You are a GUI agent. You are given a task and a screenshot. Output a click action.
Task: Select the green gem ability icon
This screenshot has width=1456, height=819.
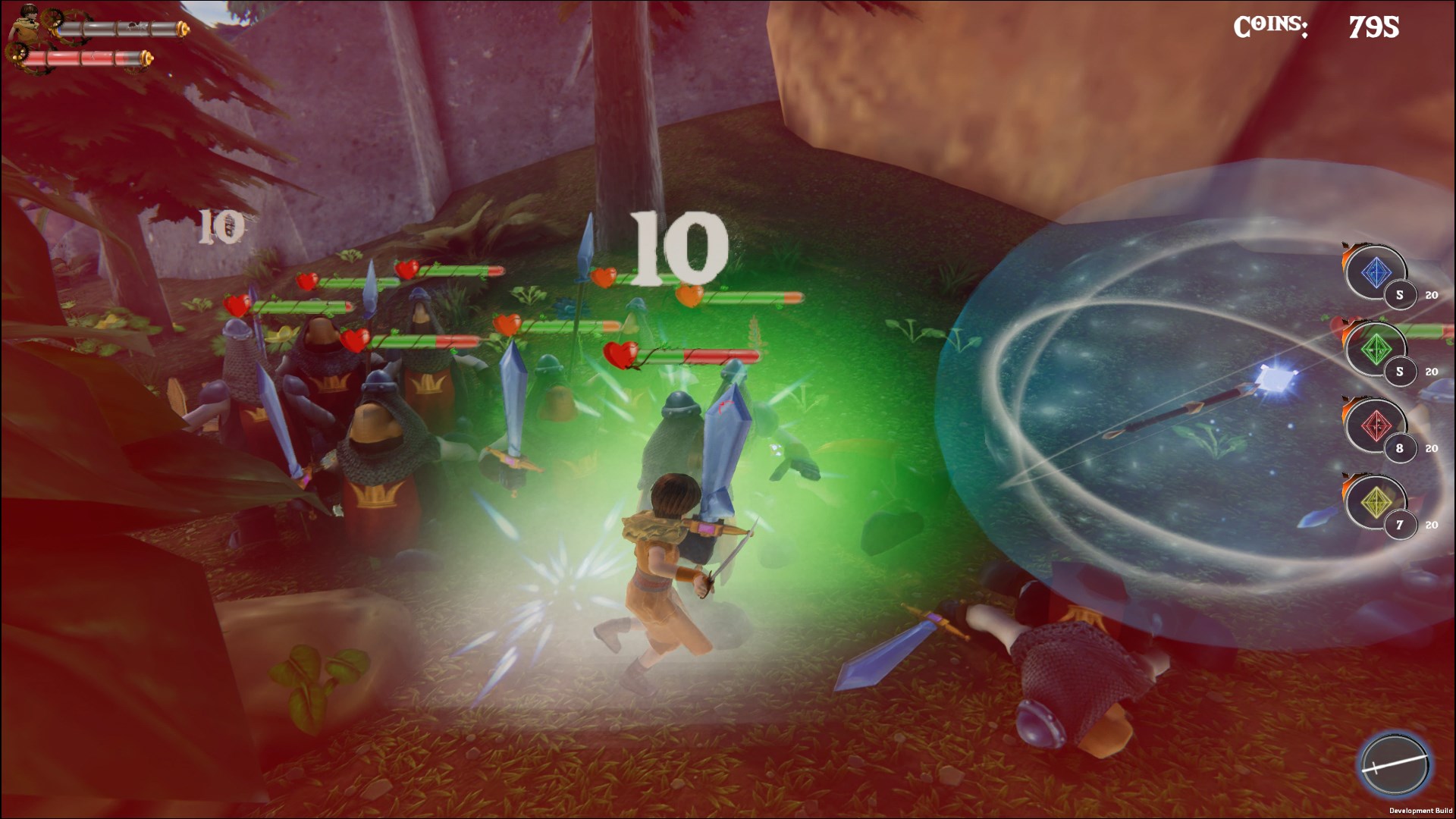[1376, 348]
